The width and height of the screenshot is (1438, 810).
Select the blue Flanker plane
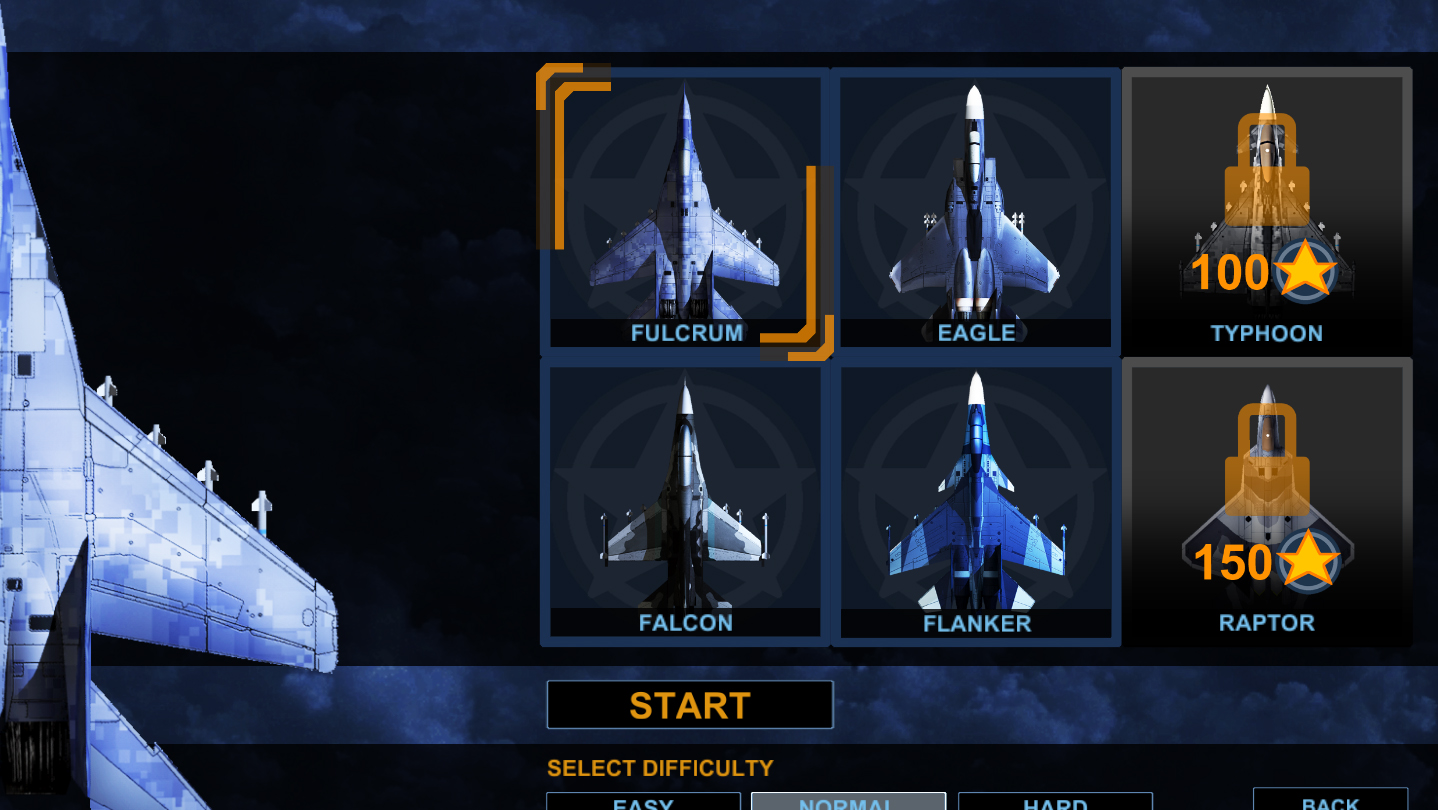[x=975, y=502]
